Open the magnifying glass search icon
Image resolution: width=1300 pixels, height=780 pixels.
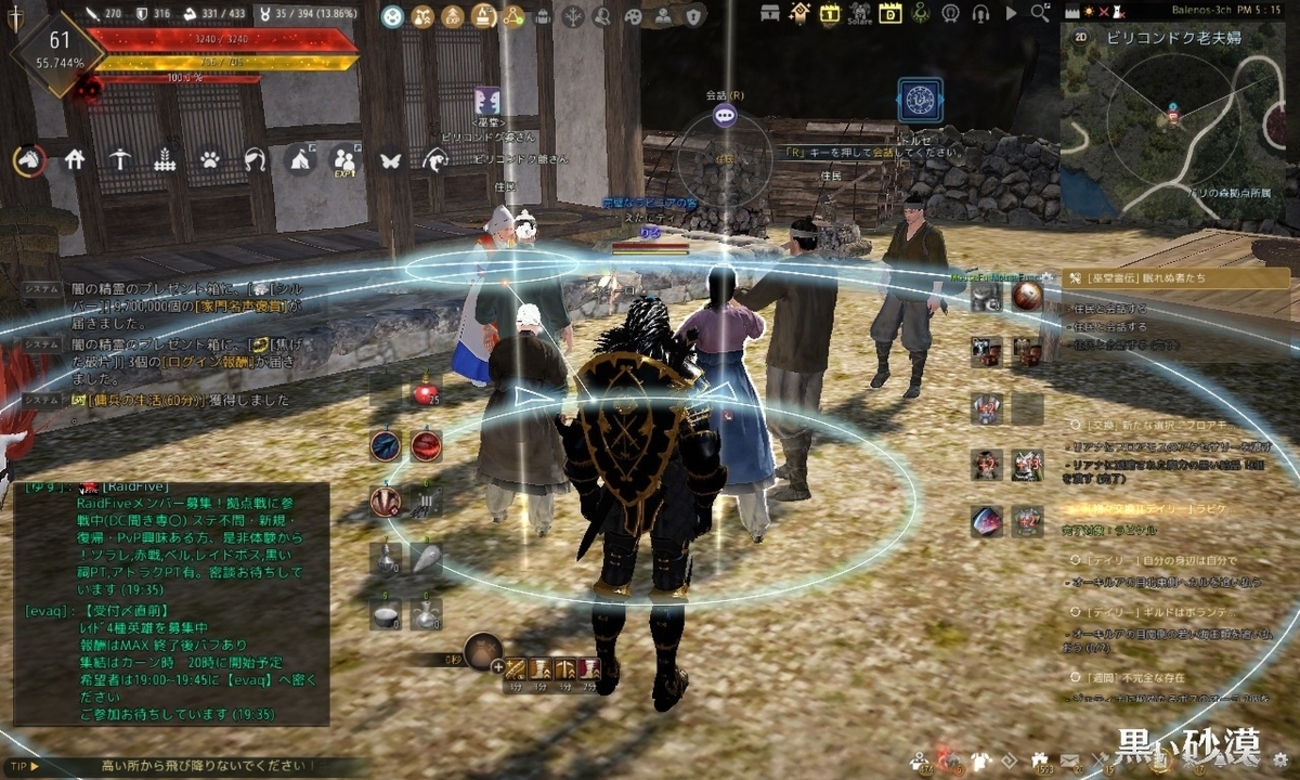click(1041, 14)
